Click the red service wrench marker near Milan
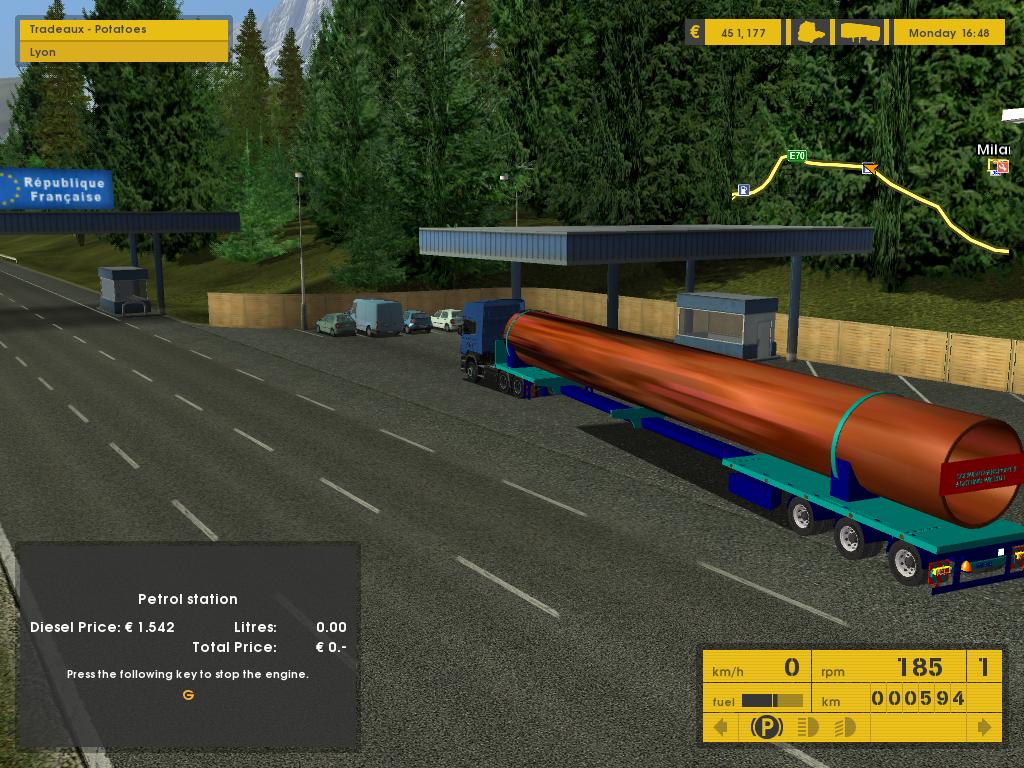 [1001, 167]
